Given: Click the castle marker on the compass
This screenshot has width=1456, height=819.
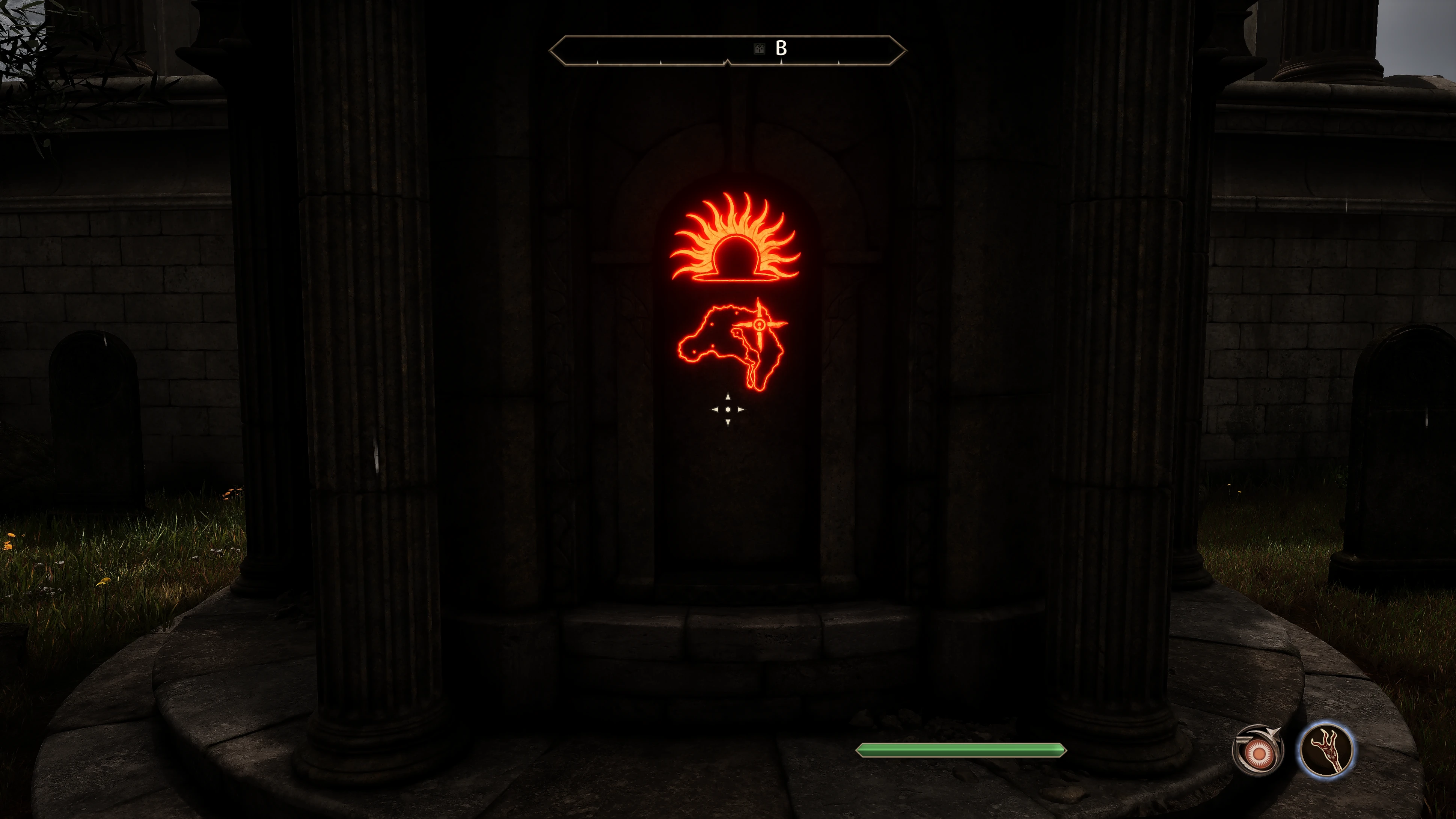Looking at the screenshot, I should click(x=759, y=49).
